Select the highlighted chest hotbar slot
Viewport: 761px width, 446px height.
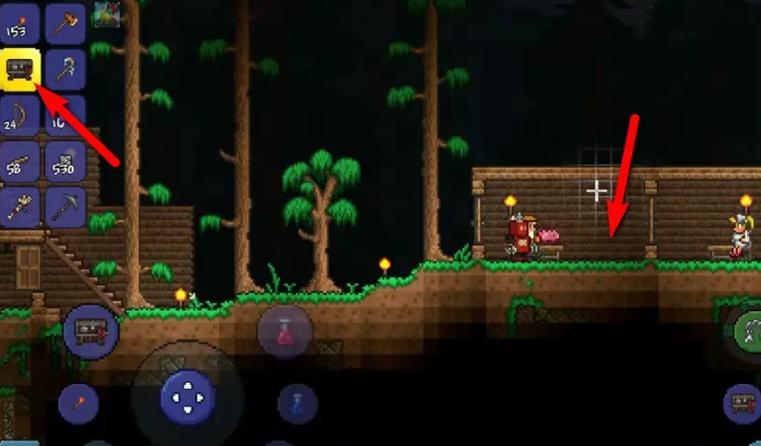tap(20, 68)
